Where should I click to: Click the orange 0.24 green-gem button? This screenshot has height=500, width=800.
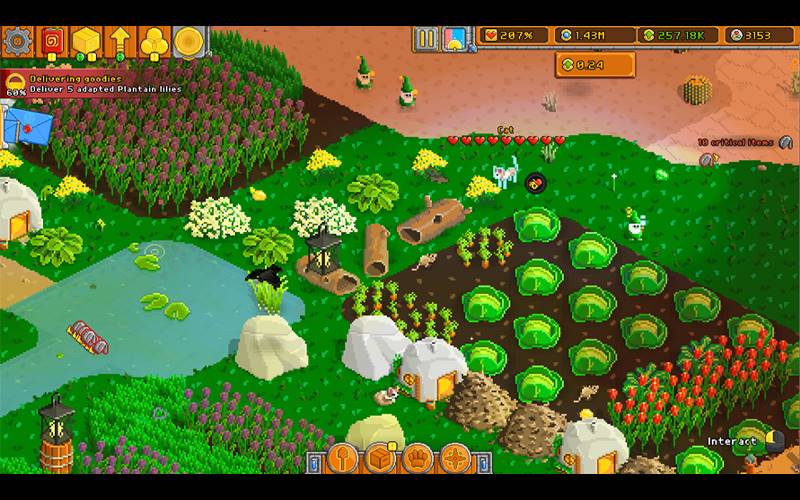pyautogui.click(x=597, y=66)
